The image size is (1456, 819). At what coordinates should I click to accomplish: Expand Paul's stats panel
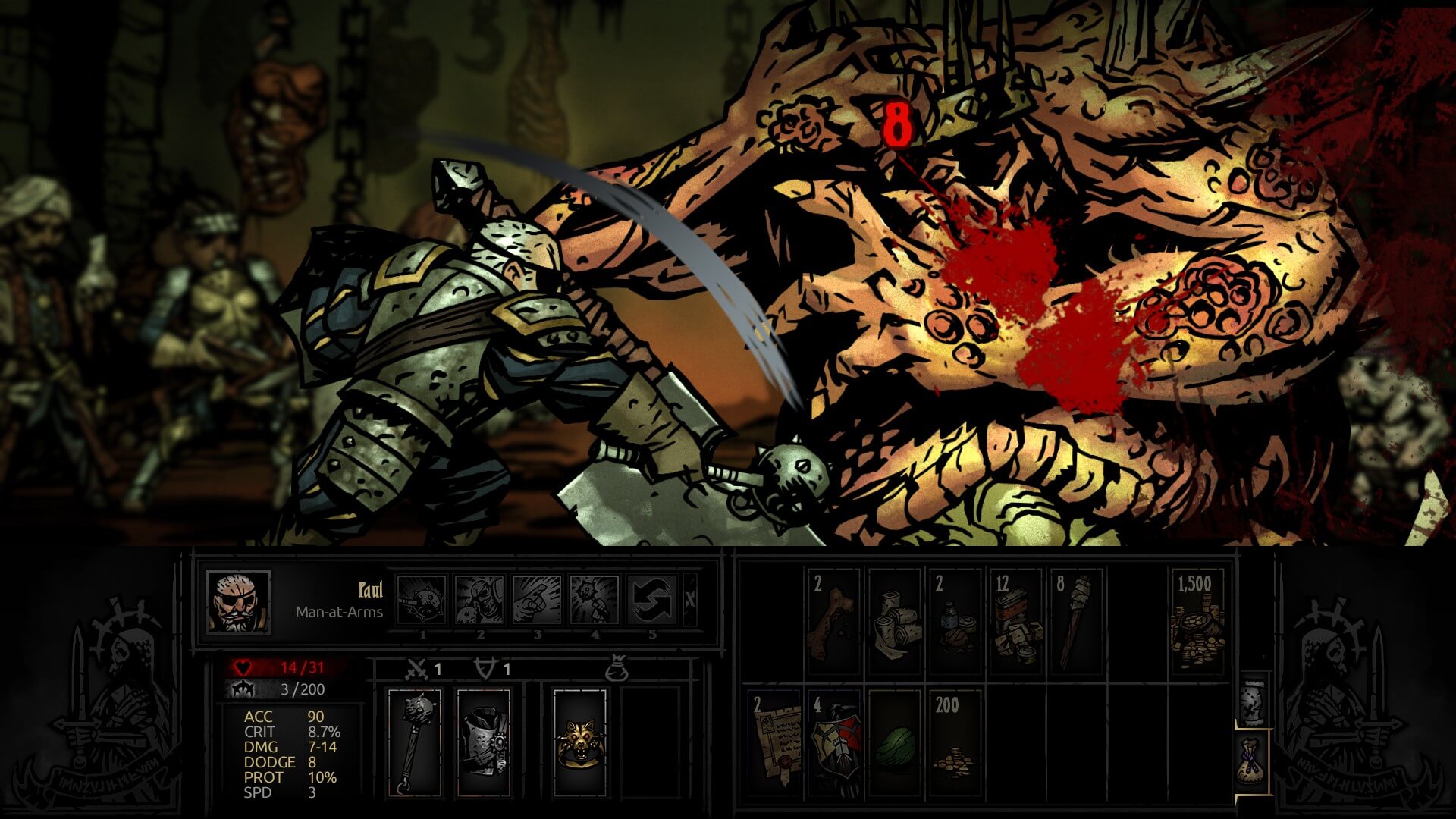click(292, 758)
